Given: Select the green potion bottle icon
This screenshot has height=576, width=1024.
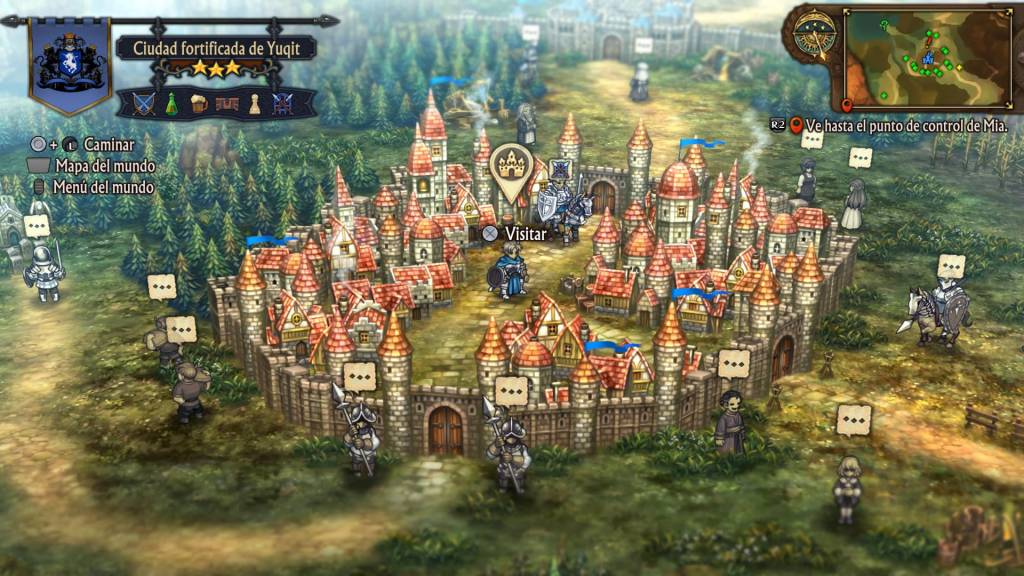Looking at the screenshot, I should pos(171,103).
